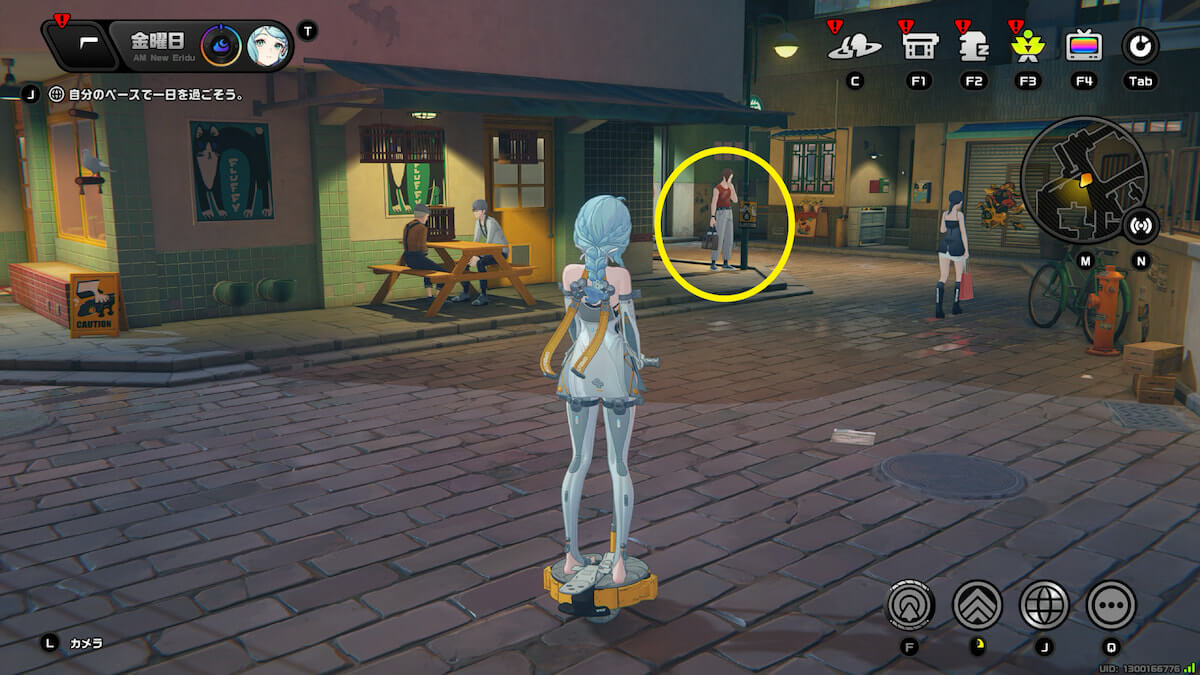Open the planet-shaped icon in top bar
The height and width of the screenshot is (675, 1200).
click(x=855, y=46)
